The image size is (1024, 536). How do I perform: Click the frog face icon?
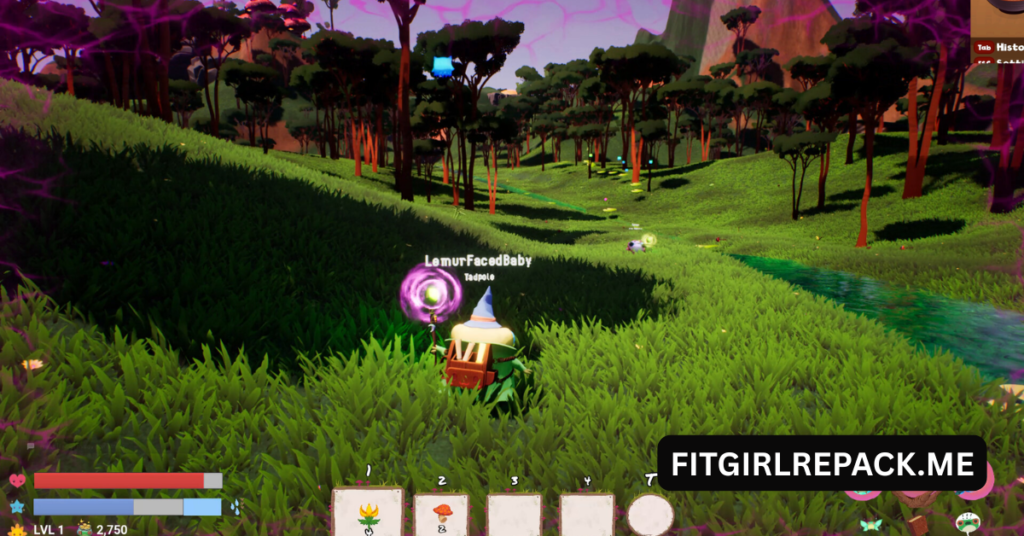pos(967,522)
